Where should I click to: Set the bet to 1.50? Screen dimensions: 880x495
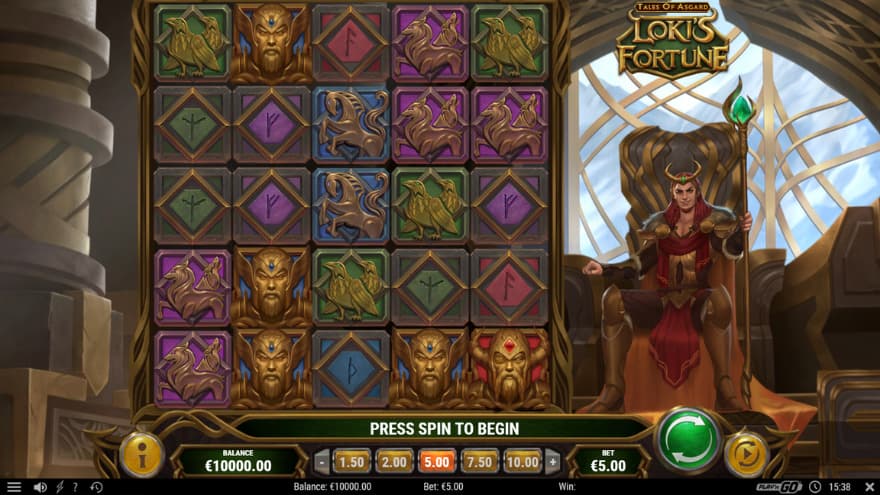(351, 461)
